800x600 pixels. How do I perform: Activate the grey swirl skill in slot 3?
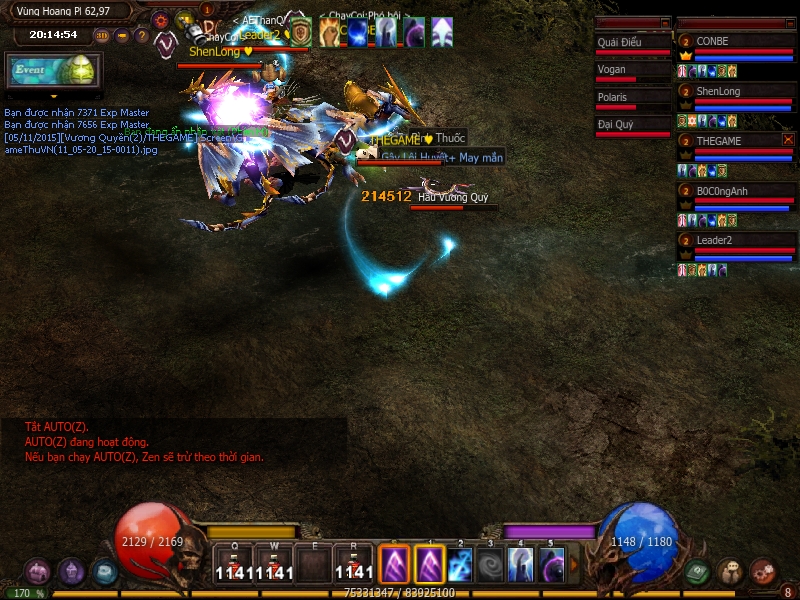coord(490,565)
